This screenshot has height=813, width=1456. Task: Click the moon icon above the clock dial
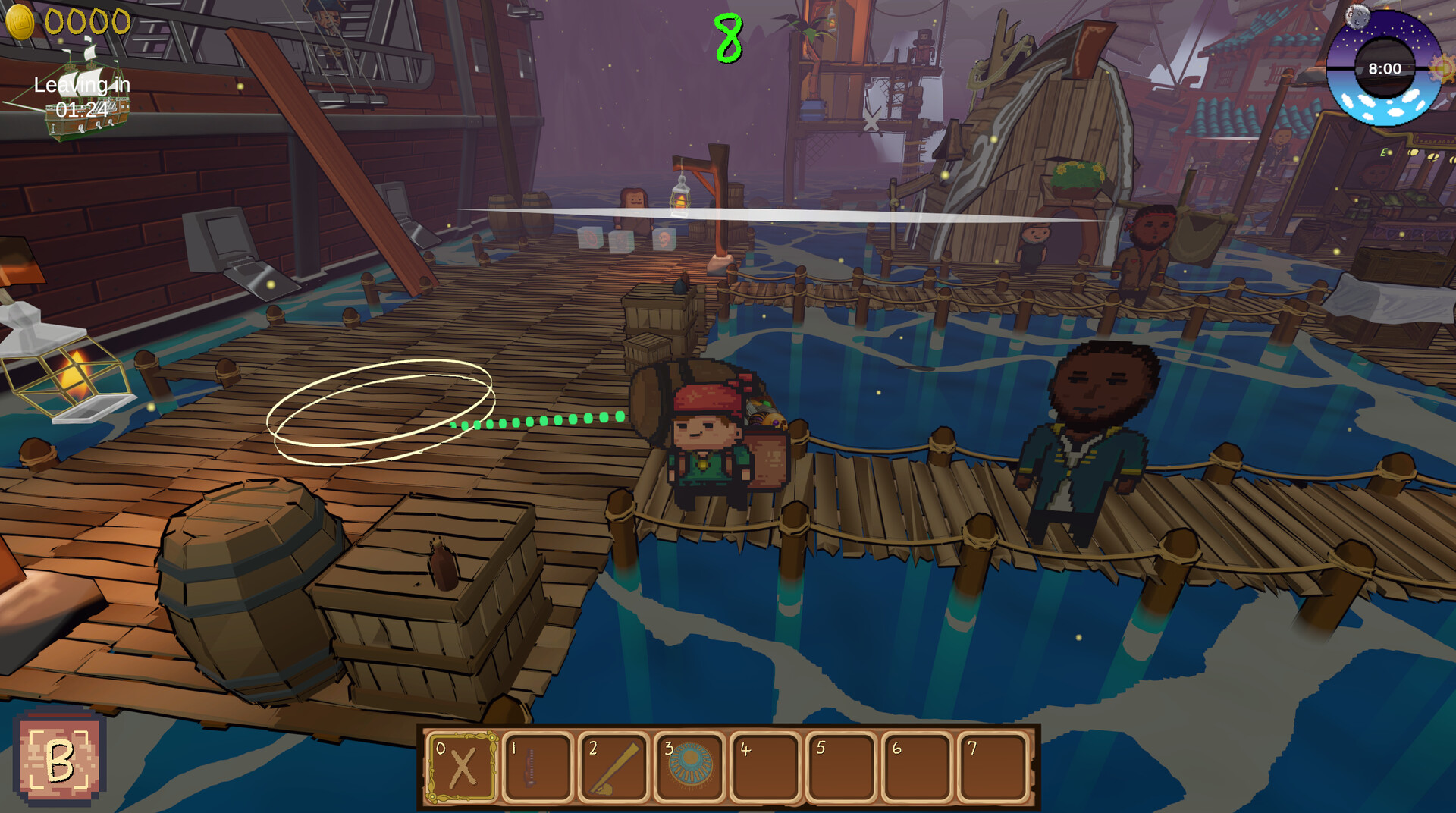click(x=1357, y=16)
